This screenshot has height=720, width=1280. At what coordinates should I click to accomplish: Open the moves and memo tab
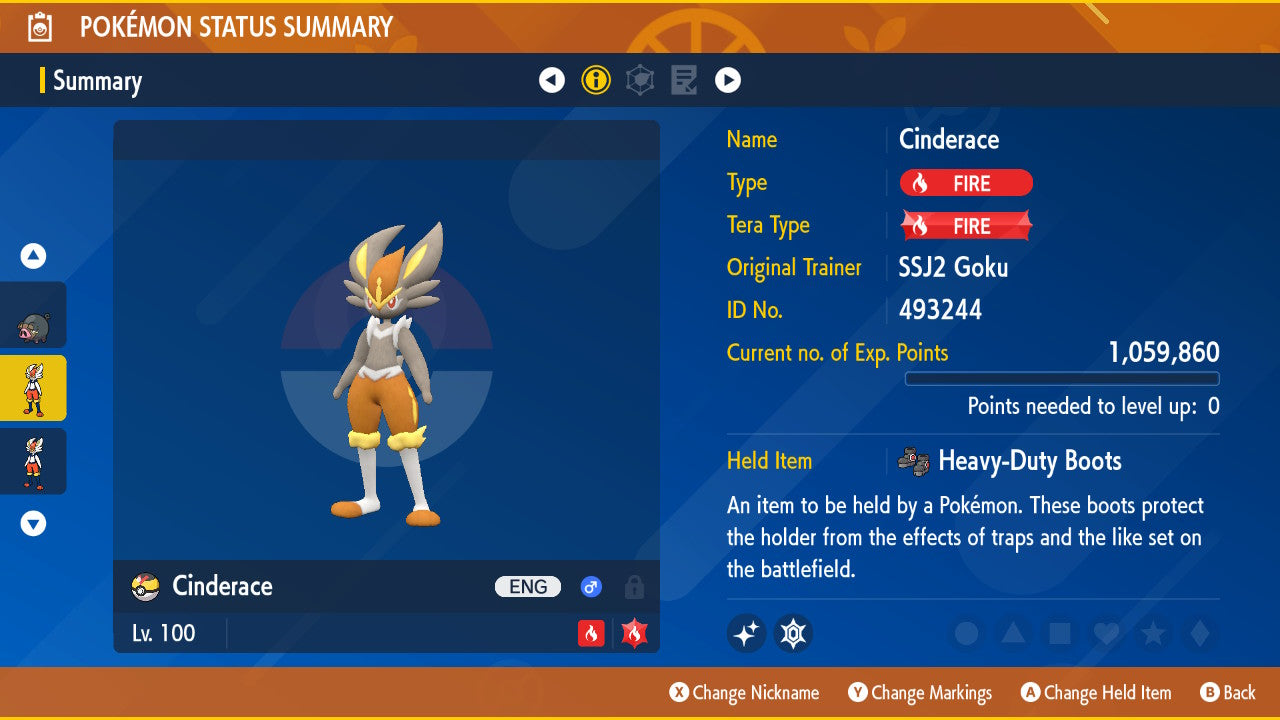pos(684,80)
